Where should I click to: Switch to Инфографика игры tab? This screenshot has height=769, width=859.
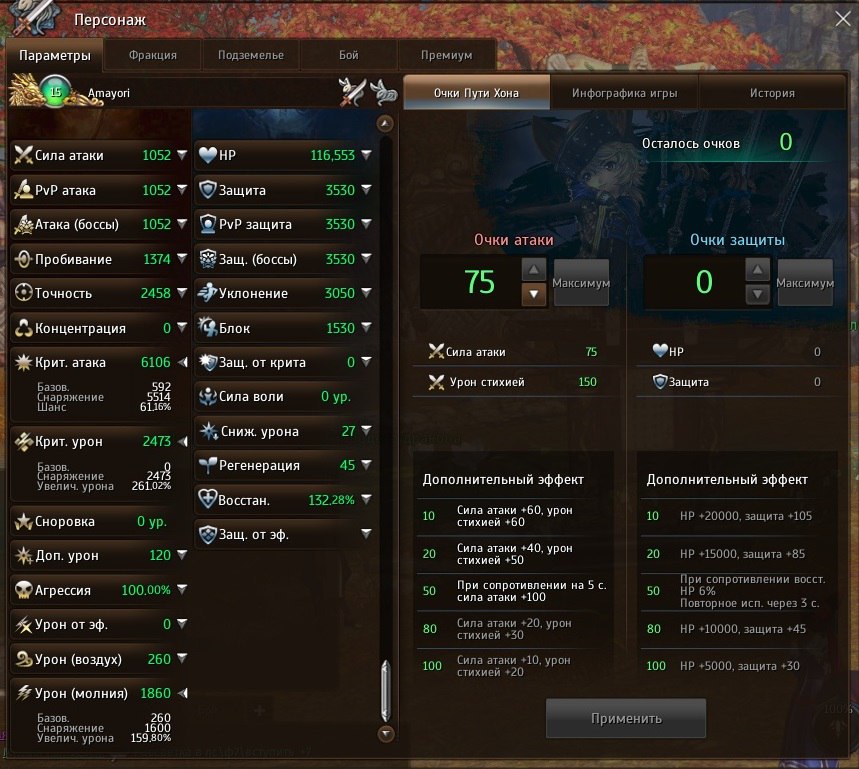click(624, 93)
